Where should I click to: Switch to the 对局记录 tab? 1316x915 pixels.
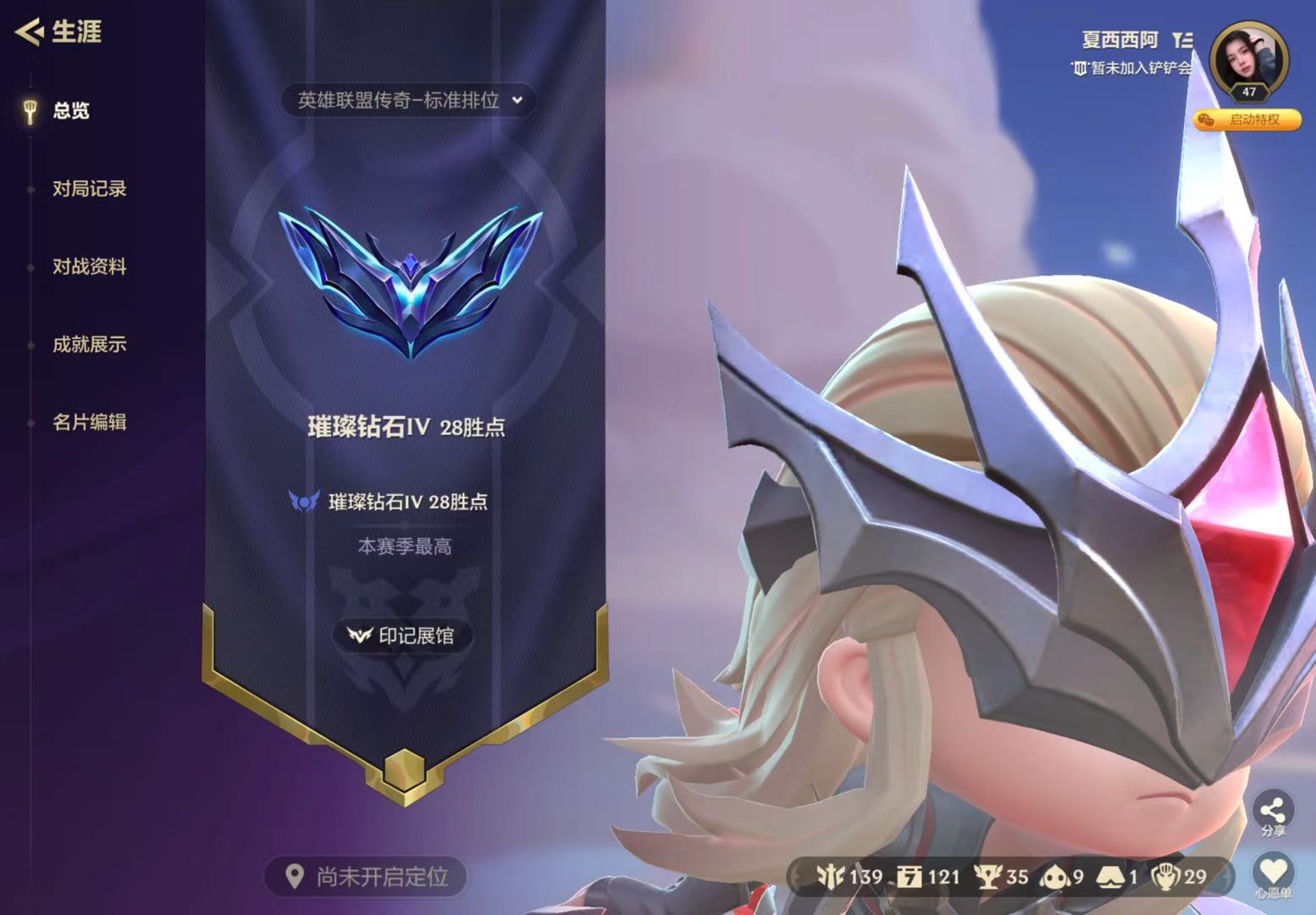pos(90,190)
